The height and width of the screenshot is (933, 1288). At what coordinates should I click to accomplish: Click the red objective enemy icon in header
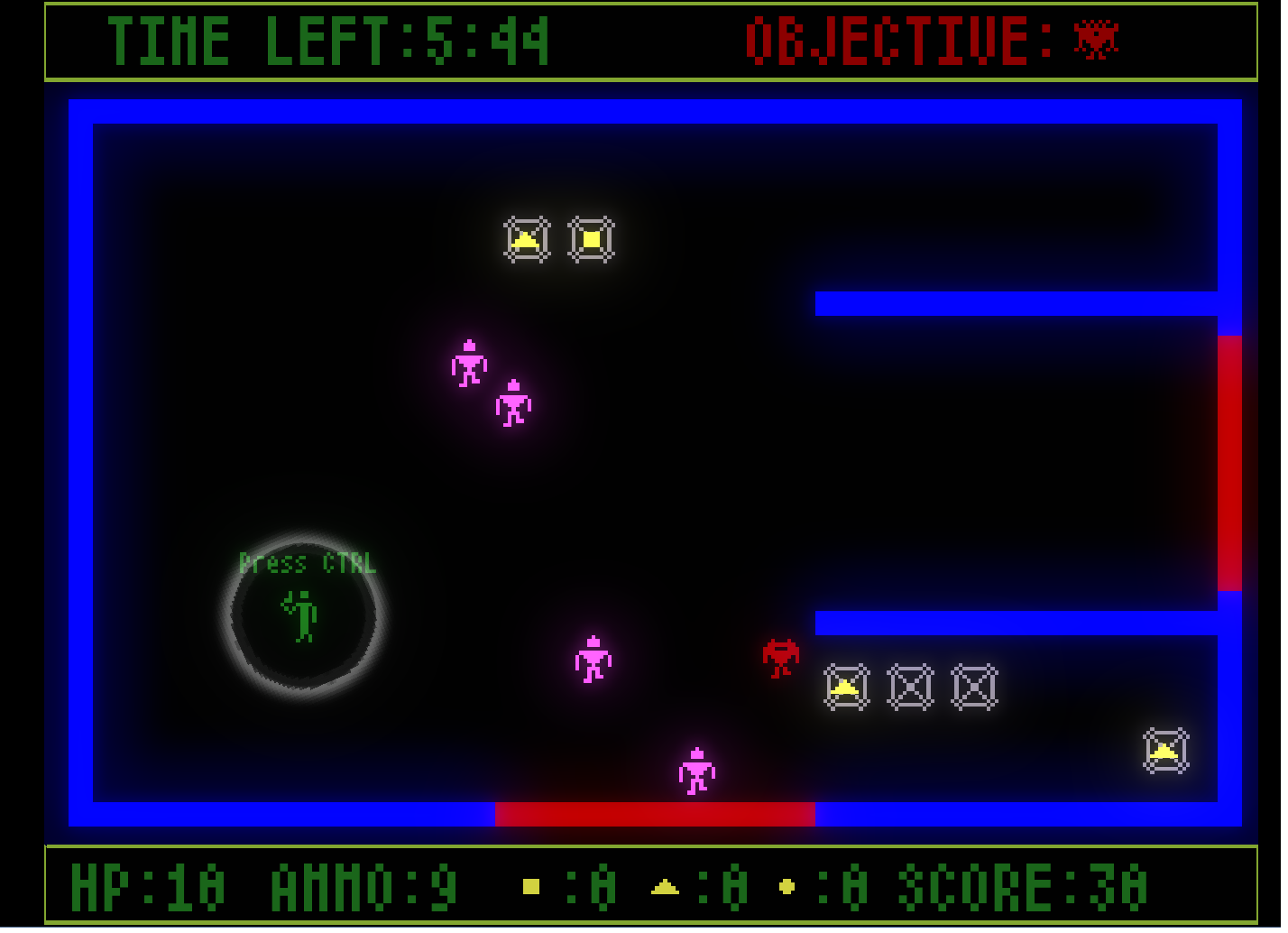[x=1094, y=38]
